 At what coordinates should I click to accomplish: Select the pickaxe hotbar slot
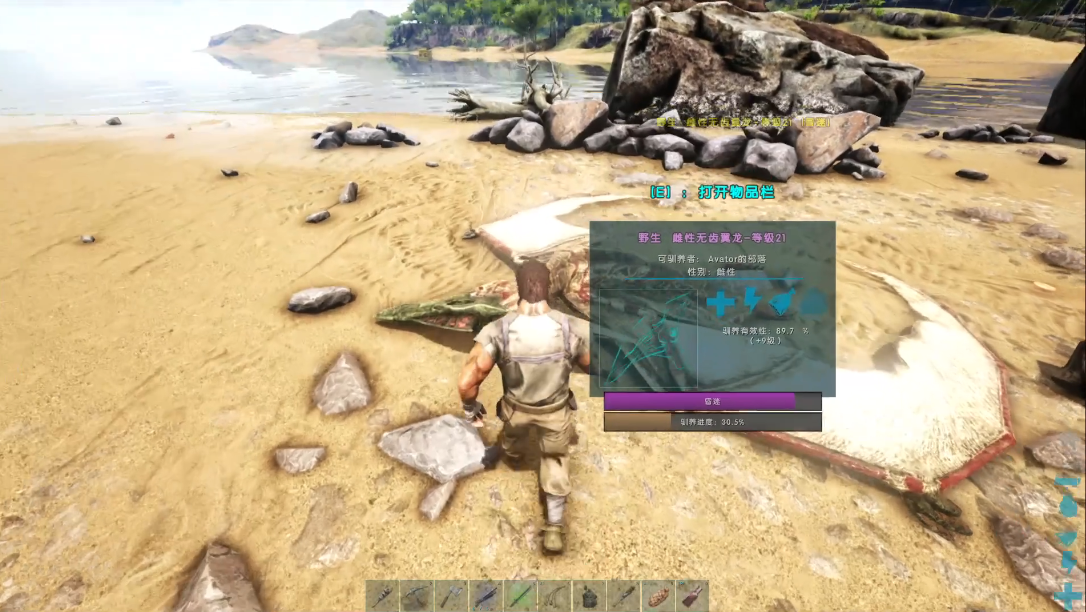pos(416,596)
